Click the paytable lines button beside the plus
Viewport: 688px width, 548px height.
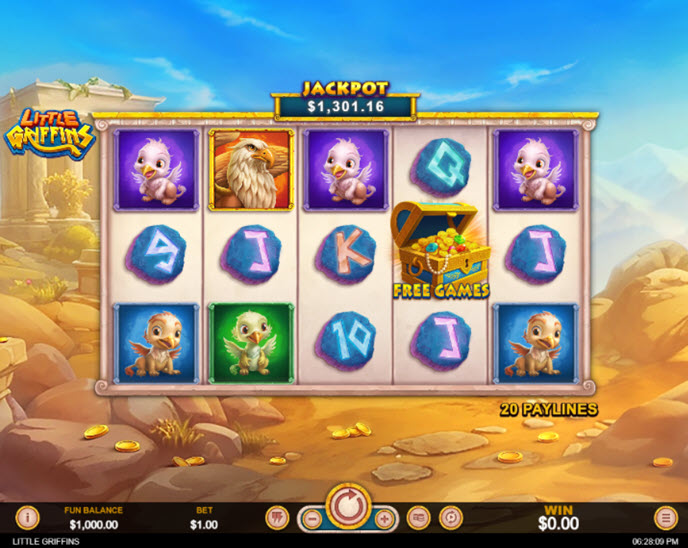pos(418,517)
